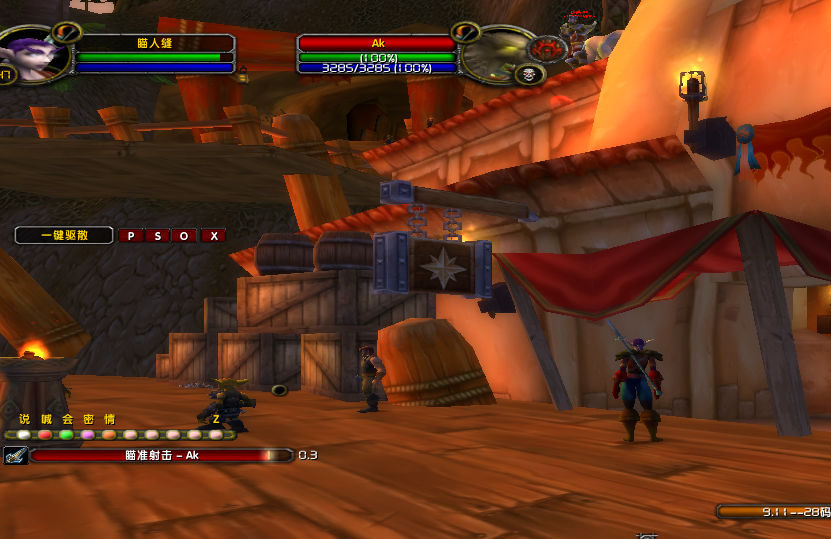The width and height of the screenshot is (831, 539).
Task: Pick the pink whisper chat channel
Action: [88, 435]
